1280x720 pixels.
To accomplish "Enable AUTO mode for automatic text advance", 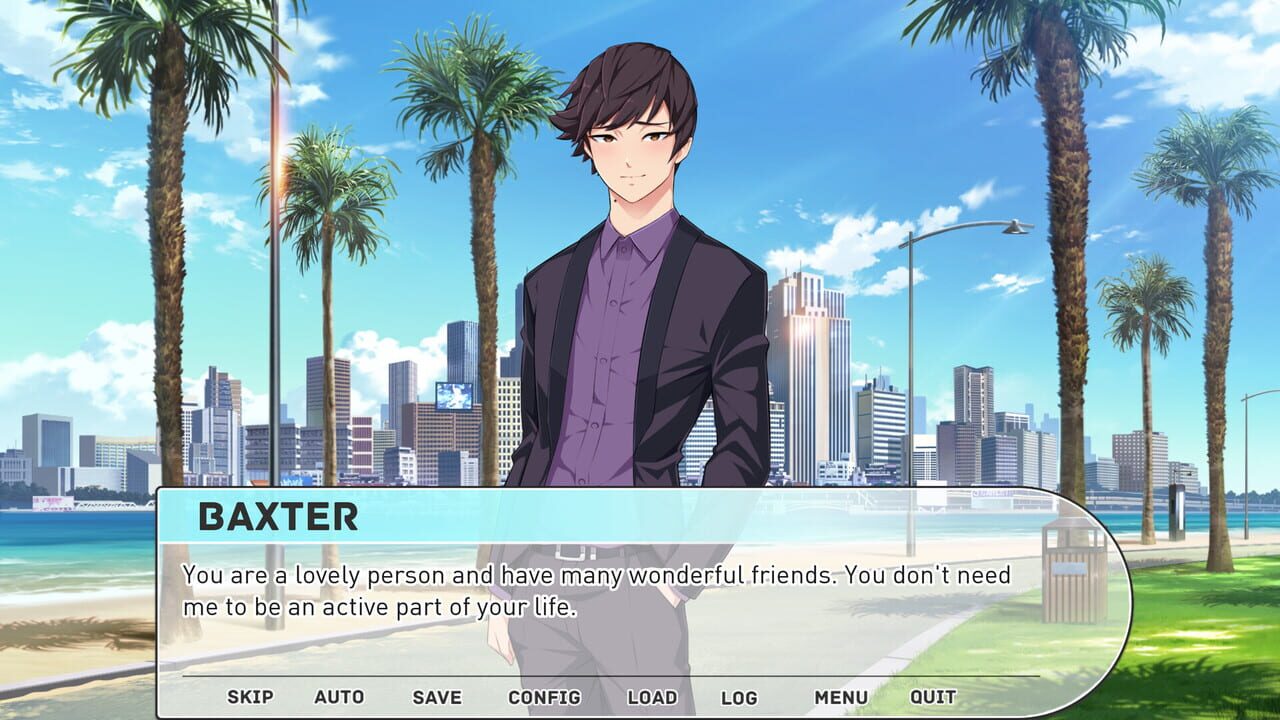I will click(x=341, y=697).
